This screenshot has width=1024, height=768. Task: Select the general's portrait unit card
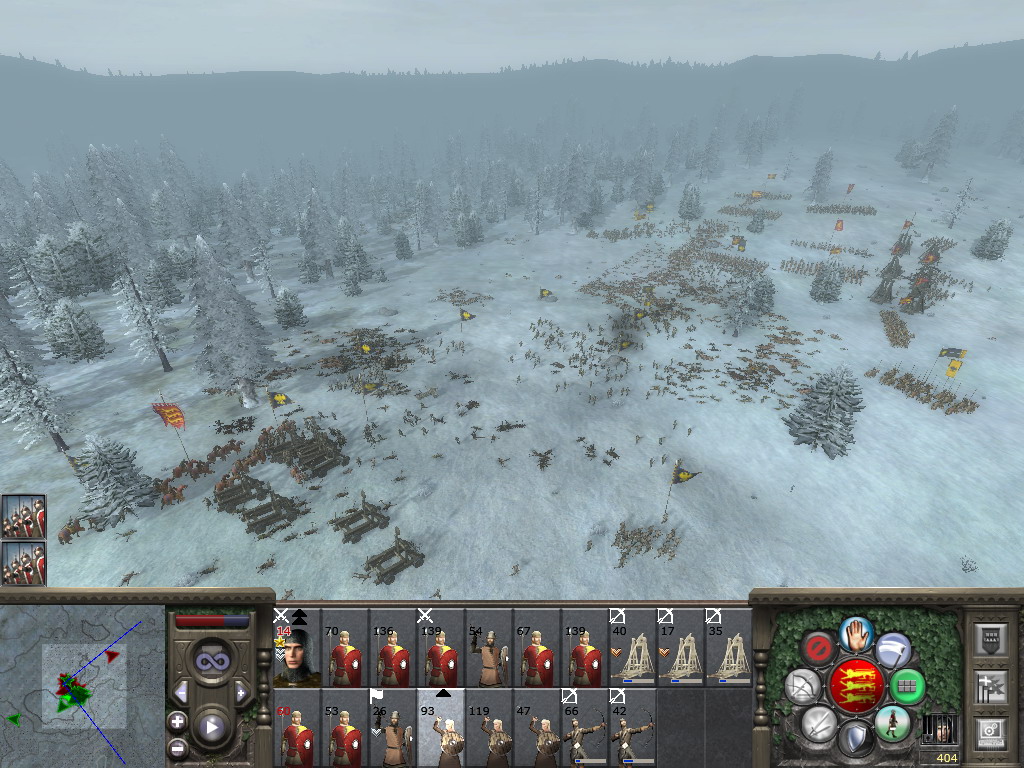coord(296,648)
